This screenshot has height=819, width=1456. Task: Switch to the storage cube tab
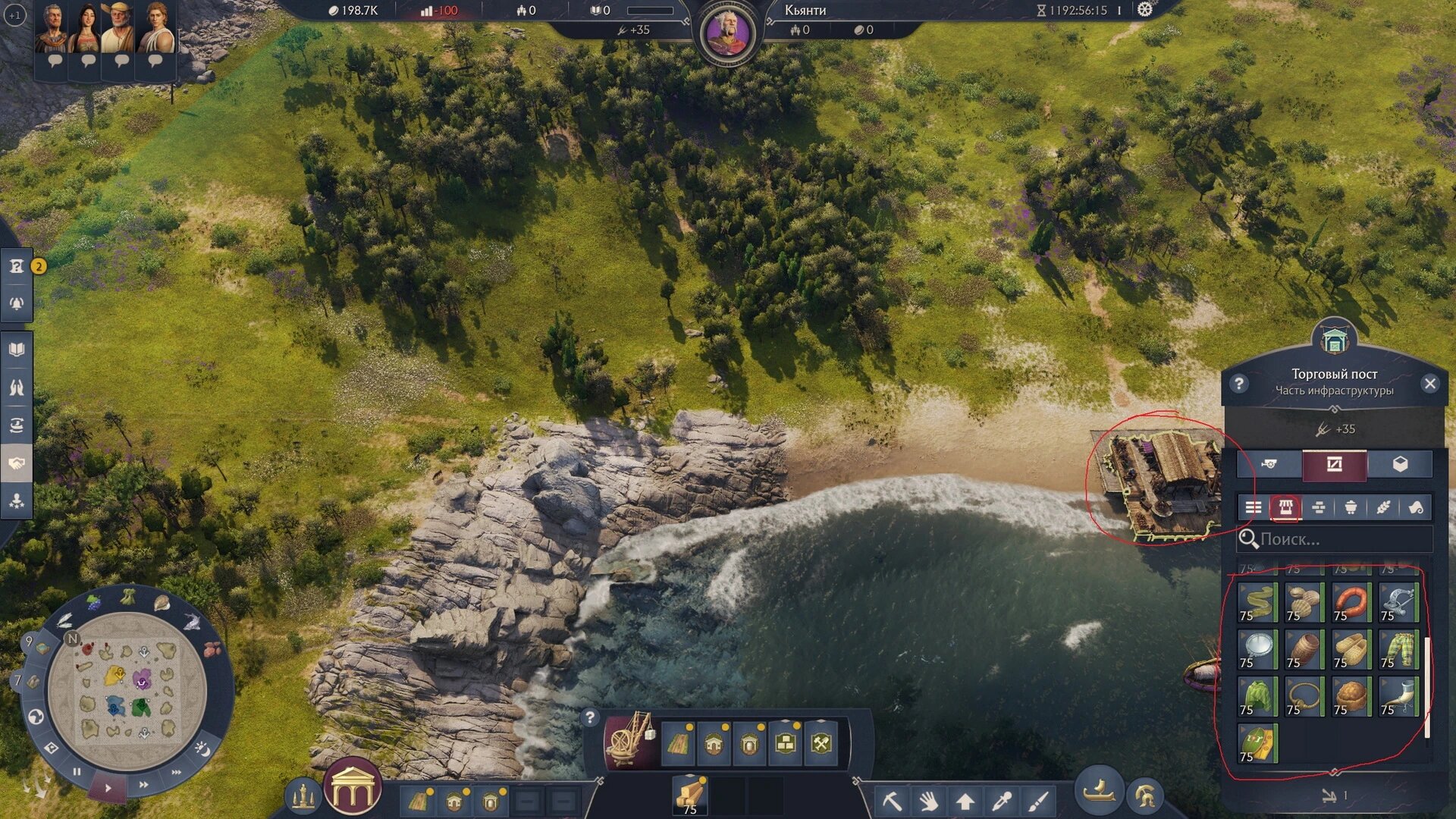[x=1400, y=465]
